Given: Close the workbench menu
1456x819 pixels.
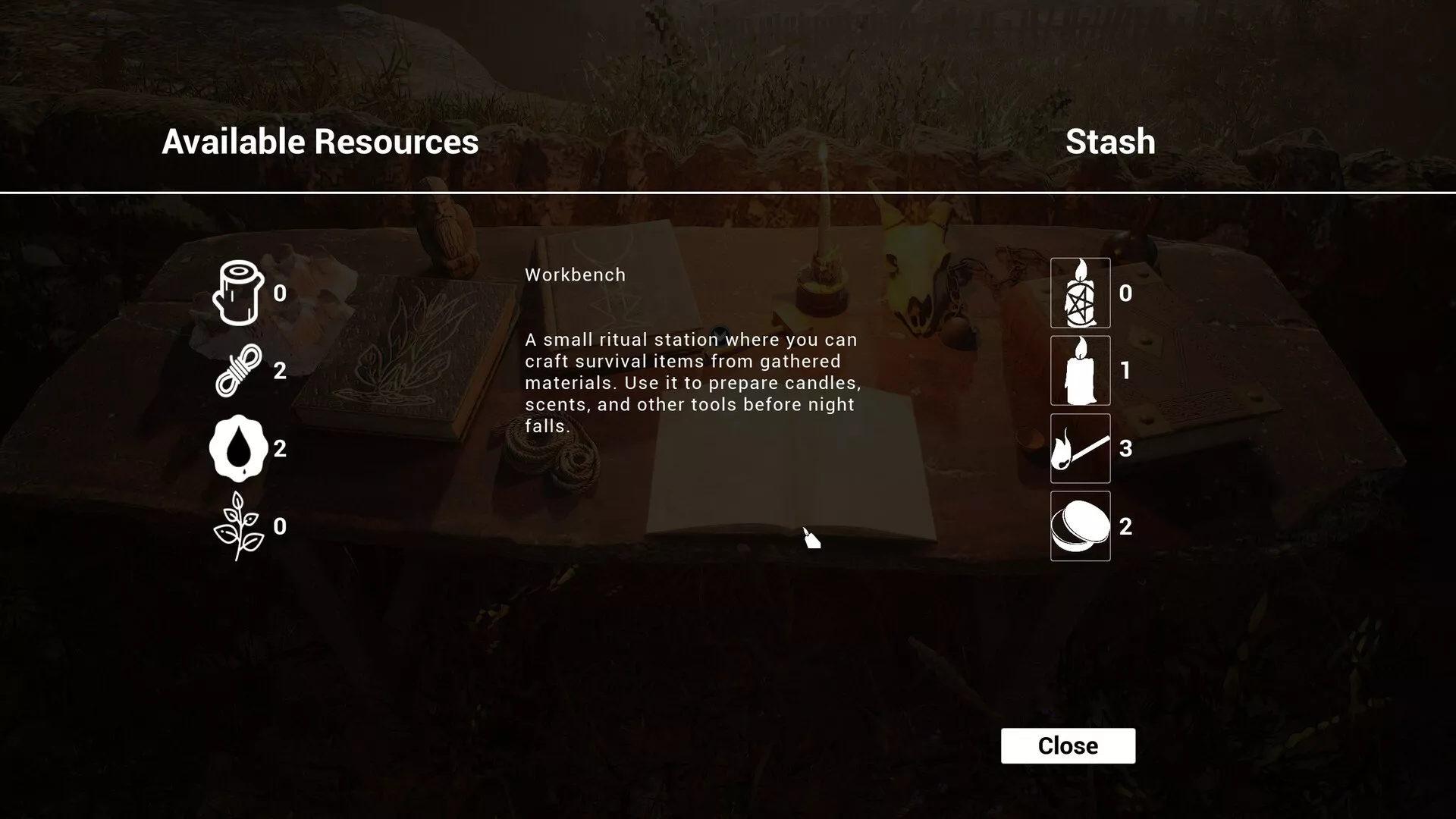Looking at the screenshot, I should 1068,745.
